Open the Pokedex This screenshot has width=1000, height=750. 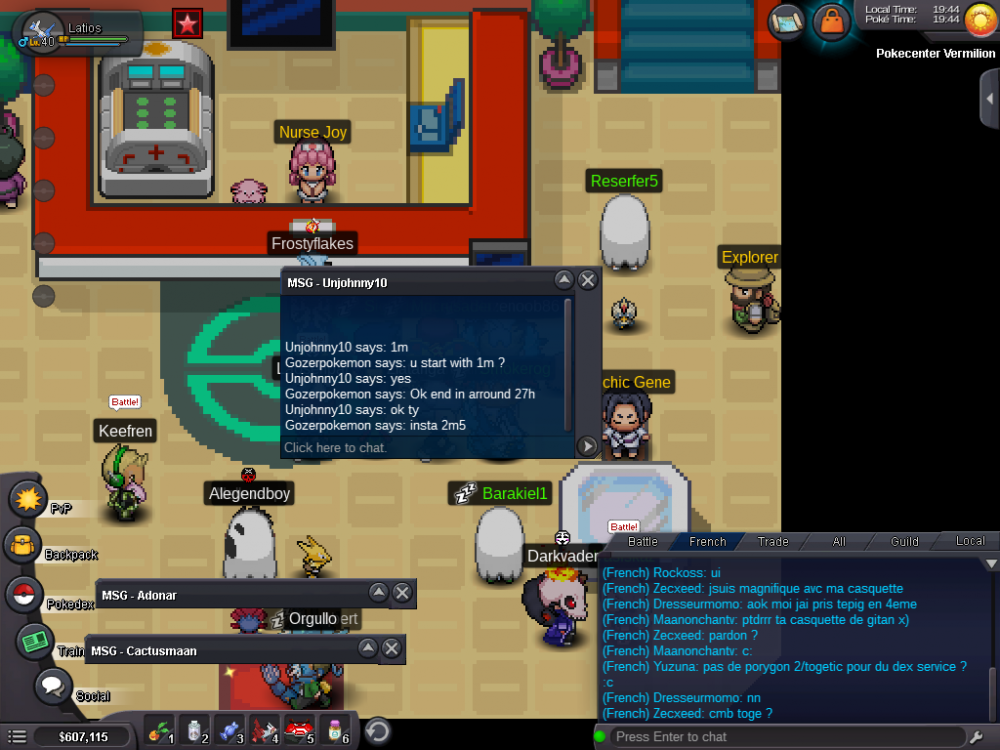[24, 594]
